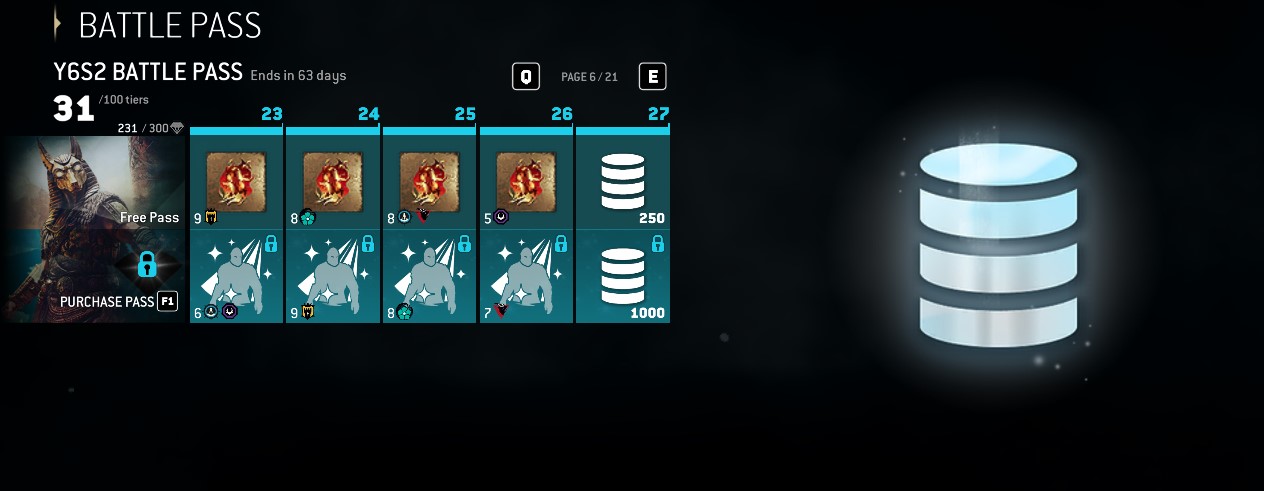Select tier 23 free pass reward
Viewport: 1264px width, 491px height.
(237, 182)
